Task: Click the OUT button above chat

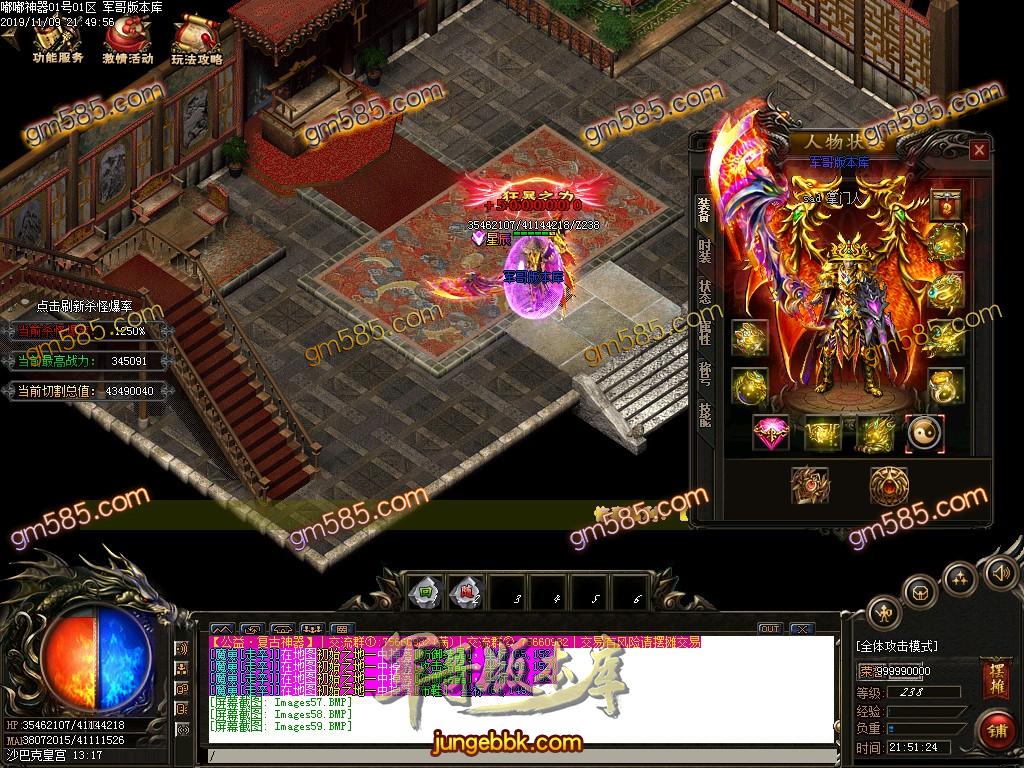Action: point(768,629)
